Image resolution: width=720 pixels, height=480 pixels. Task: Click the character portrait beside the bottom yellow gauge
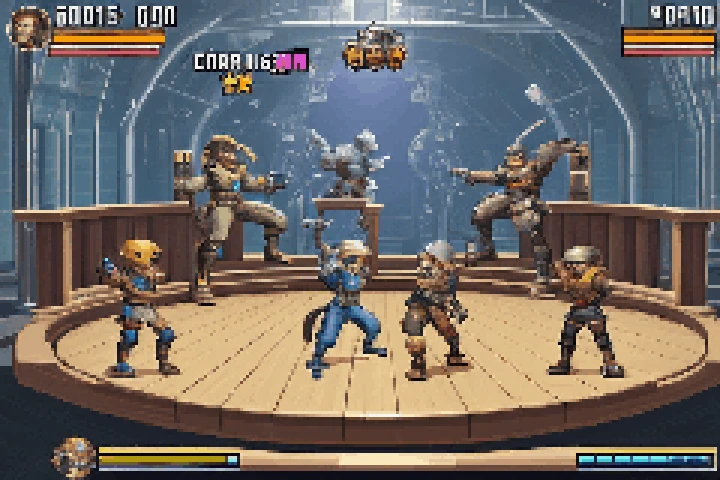(x=74, y=457)
